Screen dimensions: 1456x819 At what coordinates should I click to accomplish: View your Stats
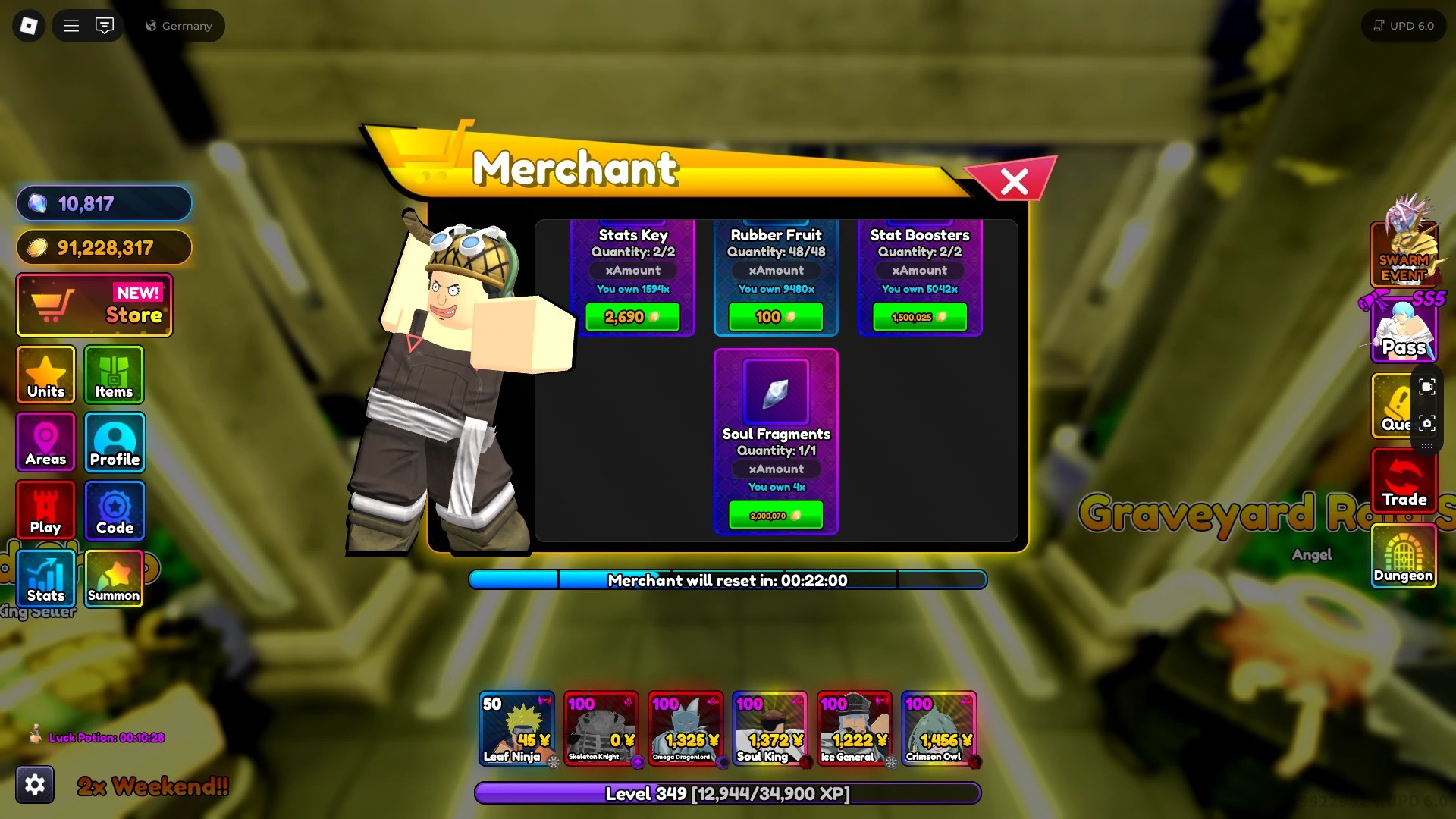(x=45, y=579)
